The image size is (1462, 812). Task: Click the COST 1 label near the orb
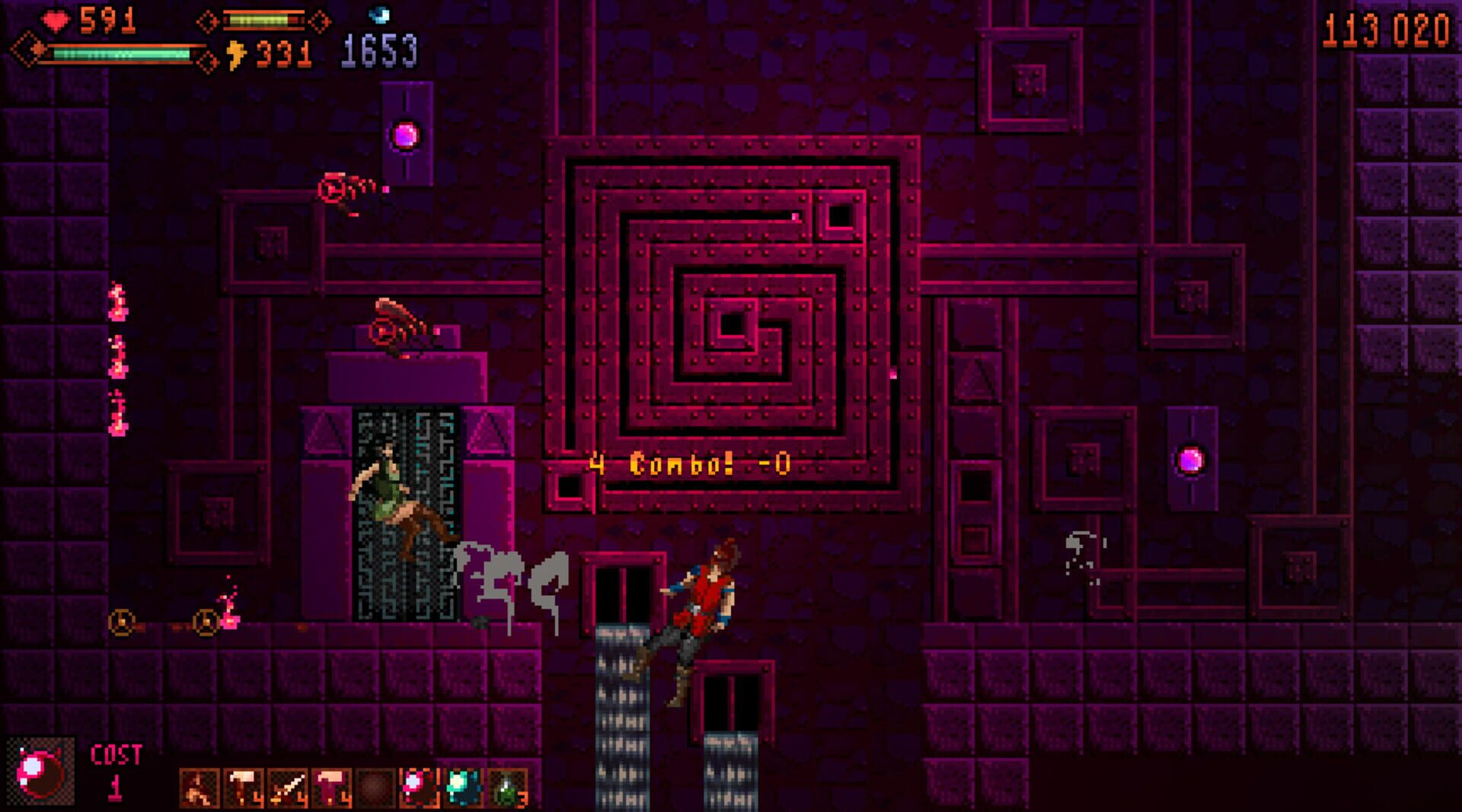click(114, 765)
